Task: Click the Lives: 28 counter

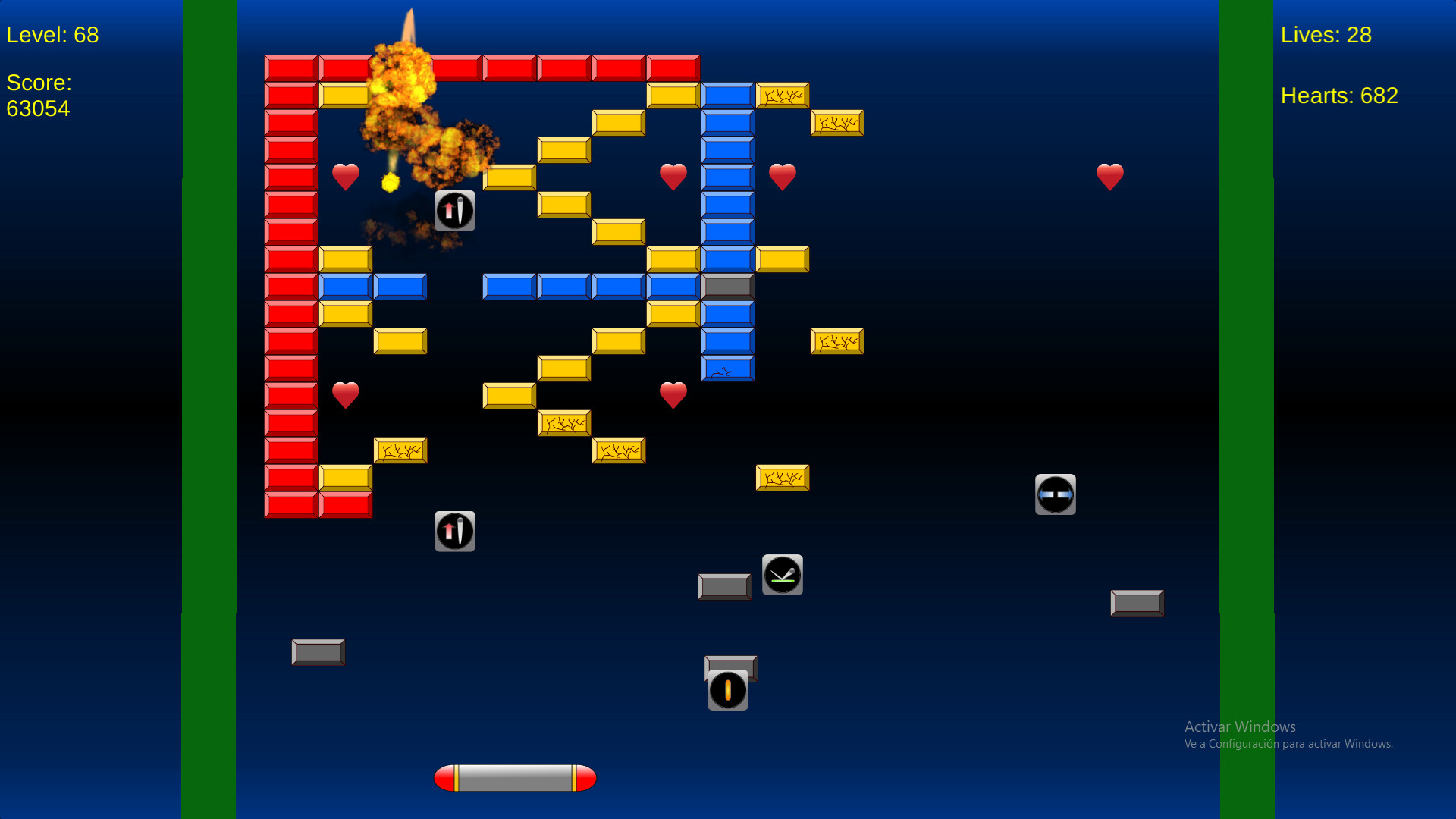Action: (x=1327, y=35)
